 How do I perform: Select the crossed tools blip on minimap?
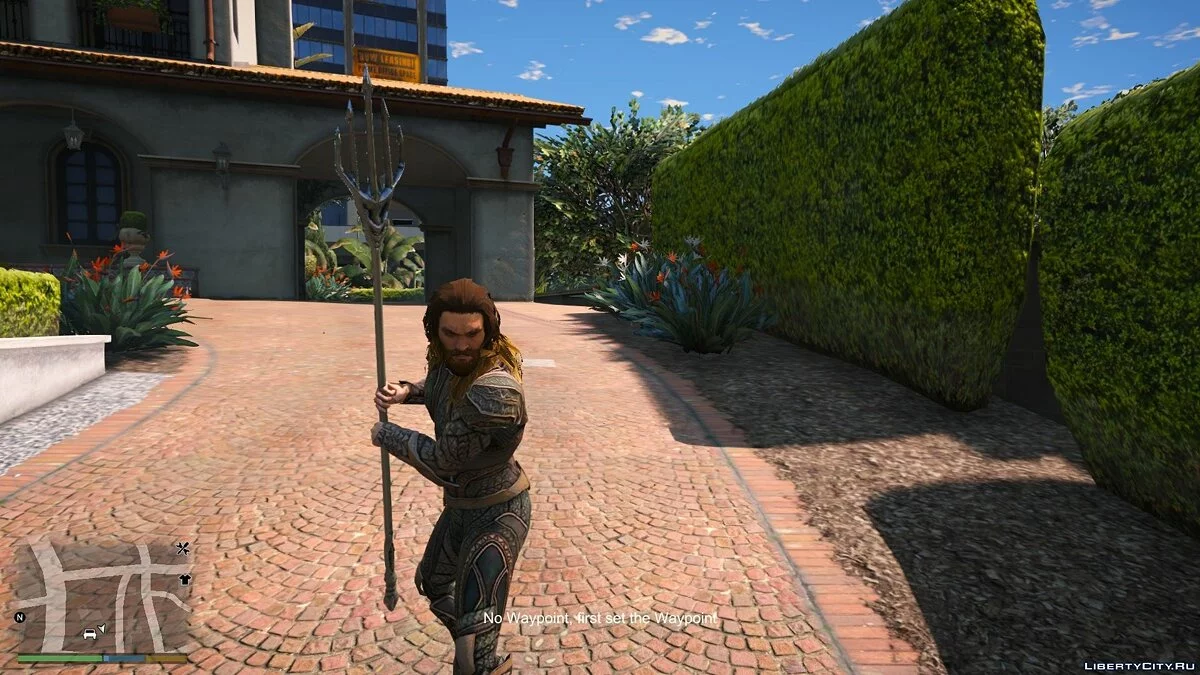(x=183, y=548)
